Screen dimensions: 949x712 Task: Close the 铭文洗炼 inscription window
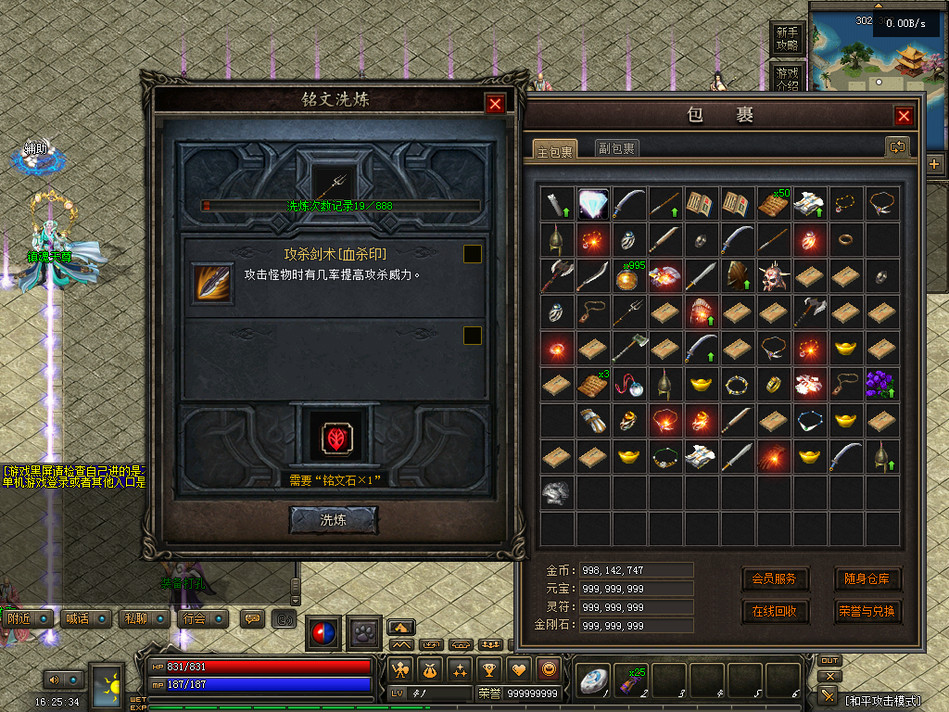[495, 103]
